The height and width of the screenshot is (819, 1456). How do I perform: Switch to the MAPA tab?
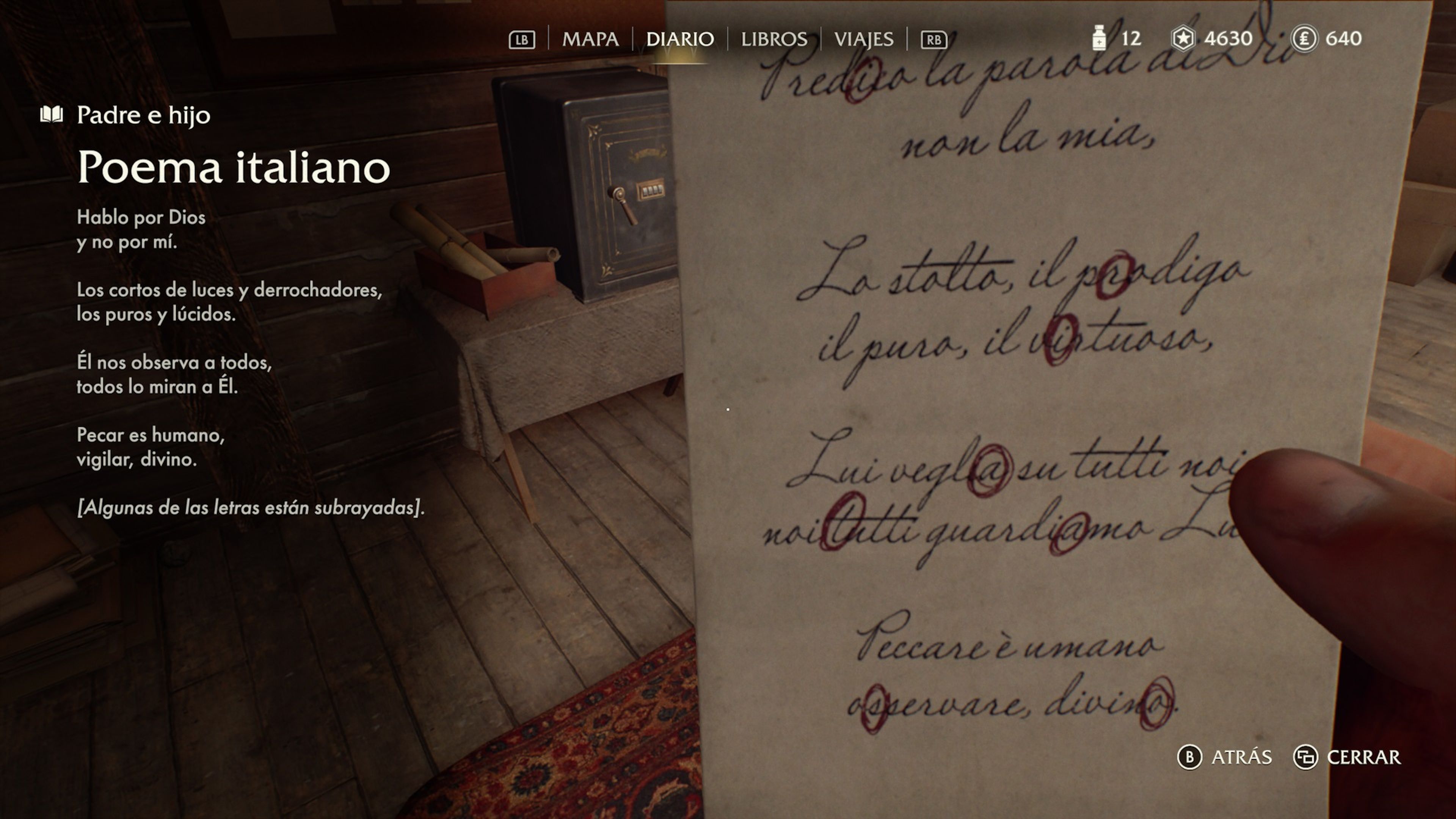tap(591, 39)
